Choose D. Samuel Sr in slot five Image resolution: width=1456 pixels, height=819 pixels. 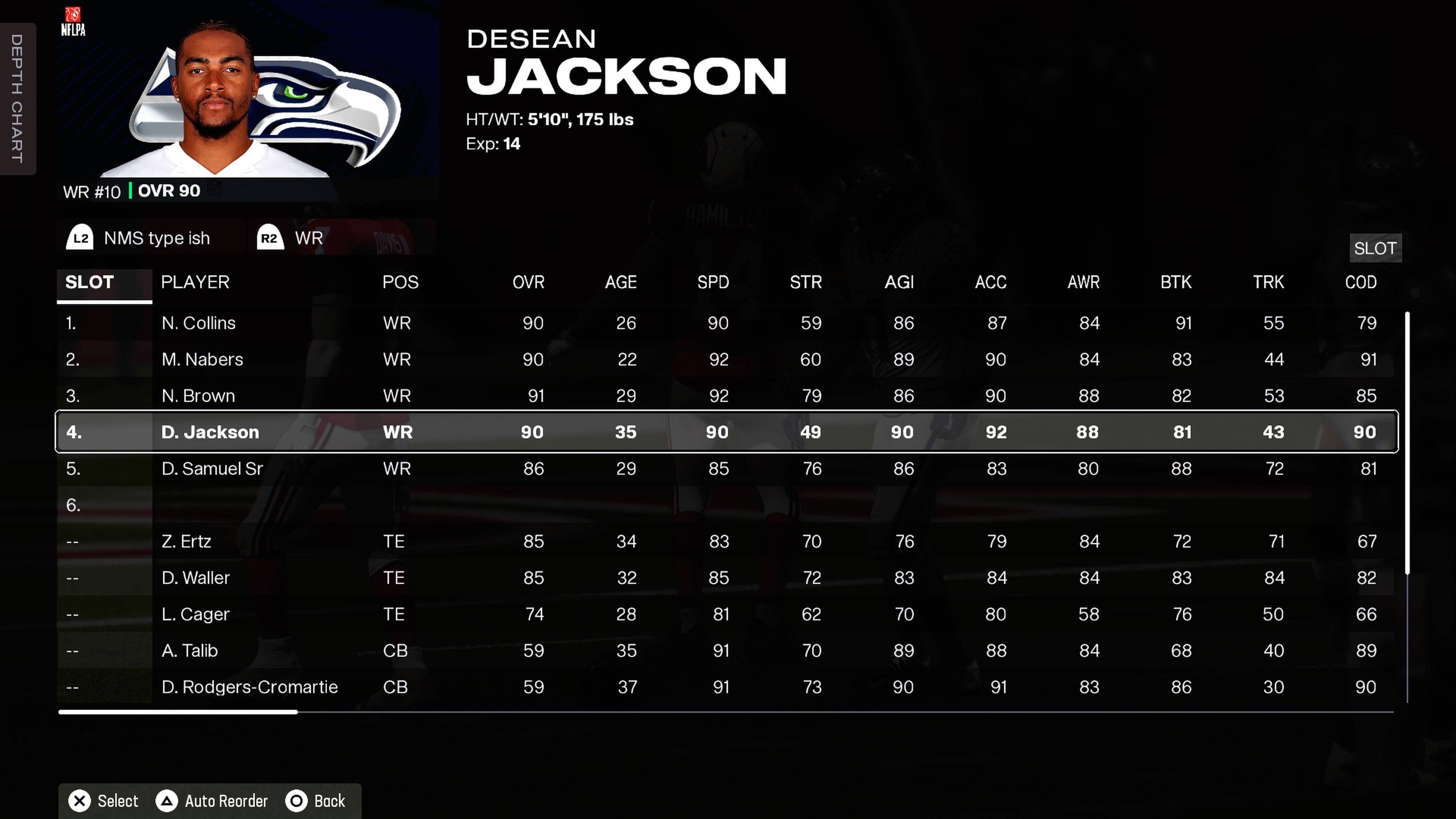coord(212,469)
